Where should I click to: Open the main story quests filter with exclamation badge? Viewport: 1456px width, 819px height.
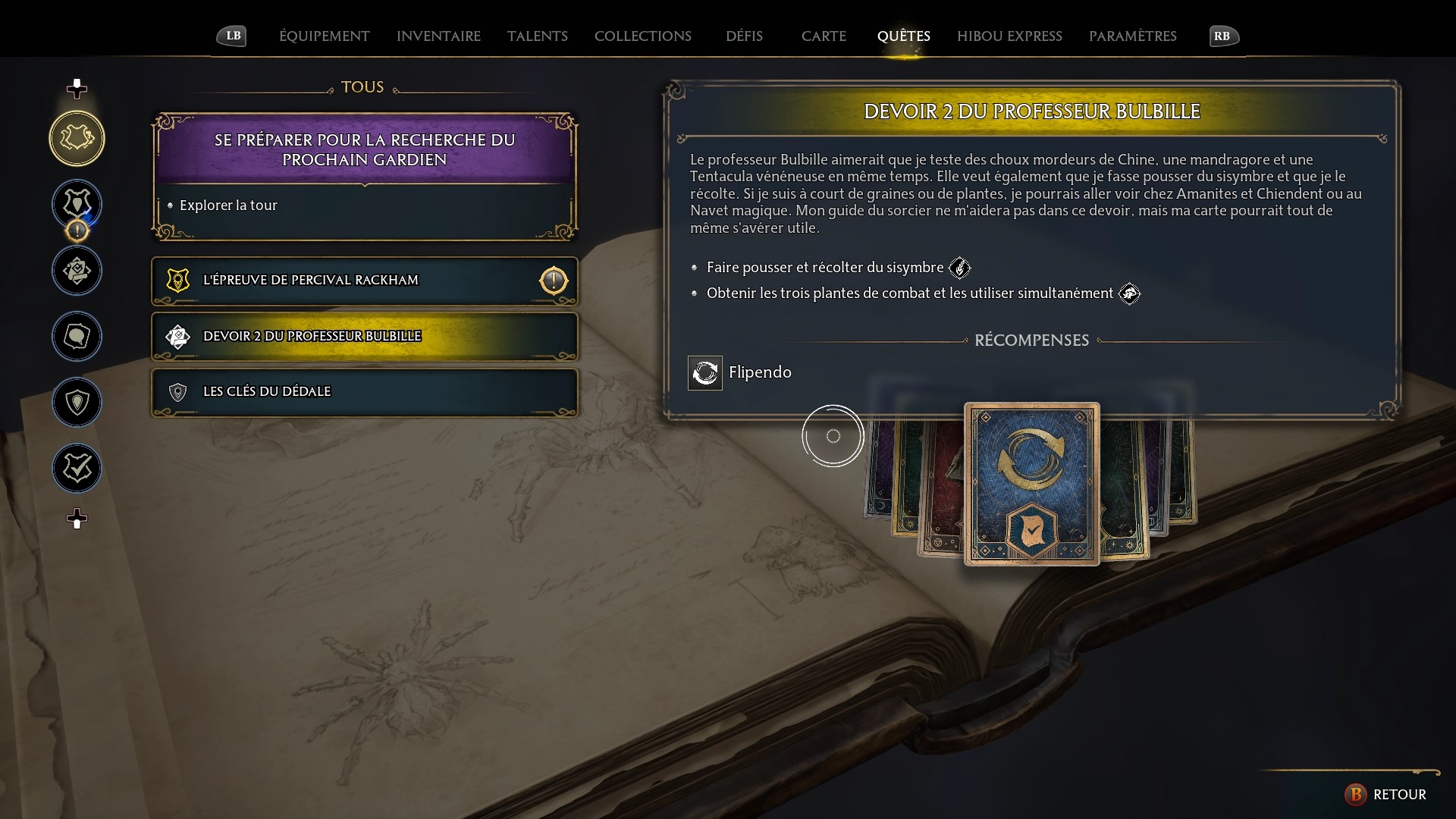(77, 205)
